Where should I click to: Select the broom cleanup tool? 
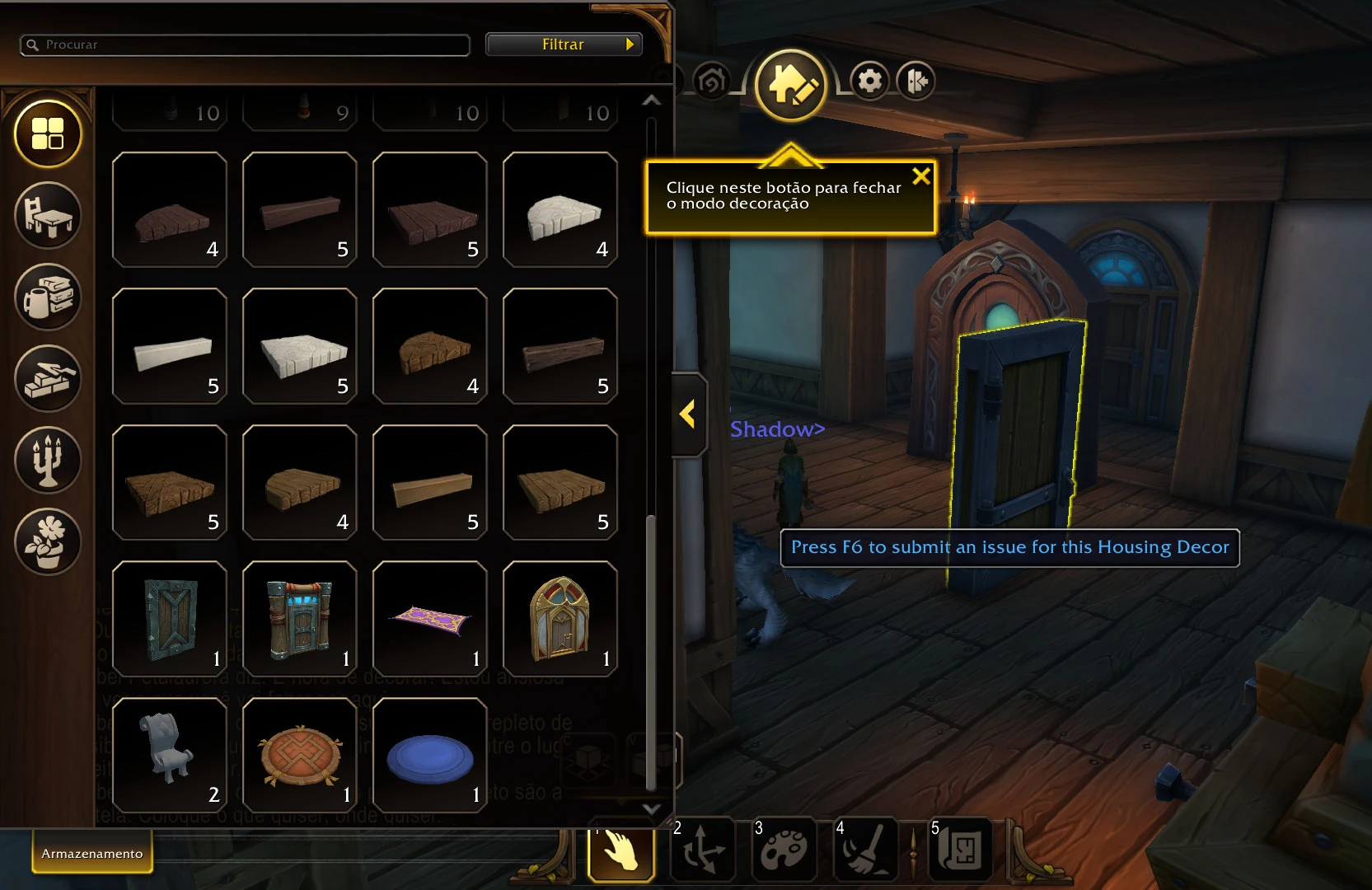click(x=864, y=850)
